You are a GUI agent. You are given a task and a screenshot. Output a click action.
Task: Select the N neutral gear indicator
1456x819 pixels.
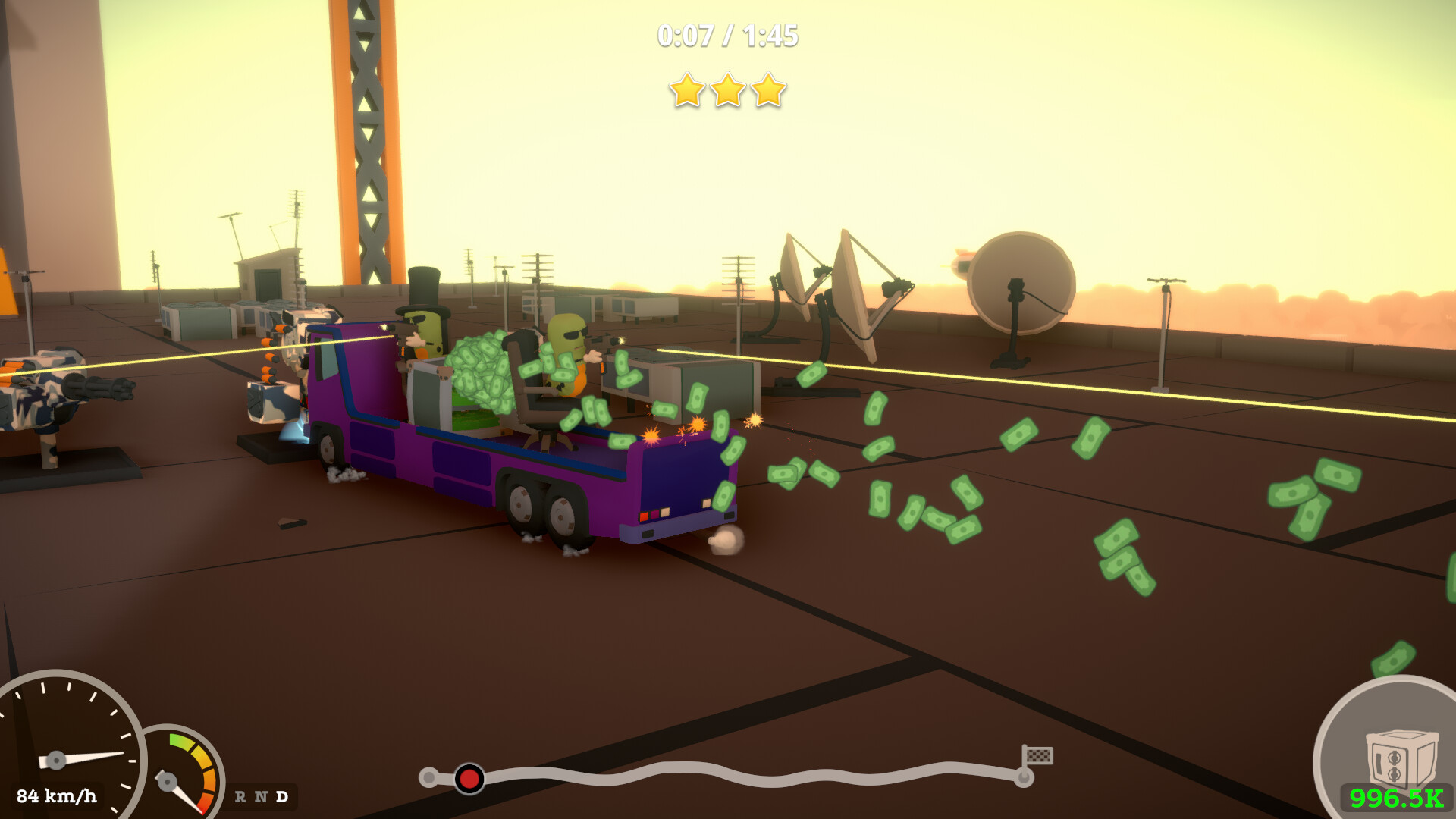(x=259, y=797)
